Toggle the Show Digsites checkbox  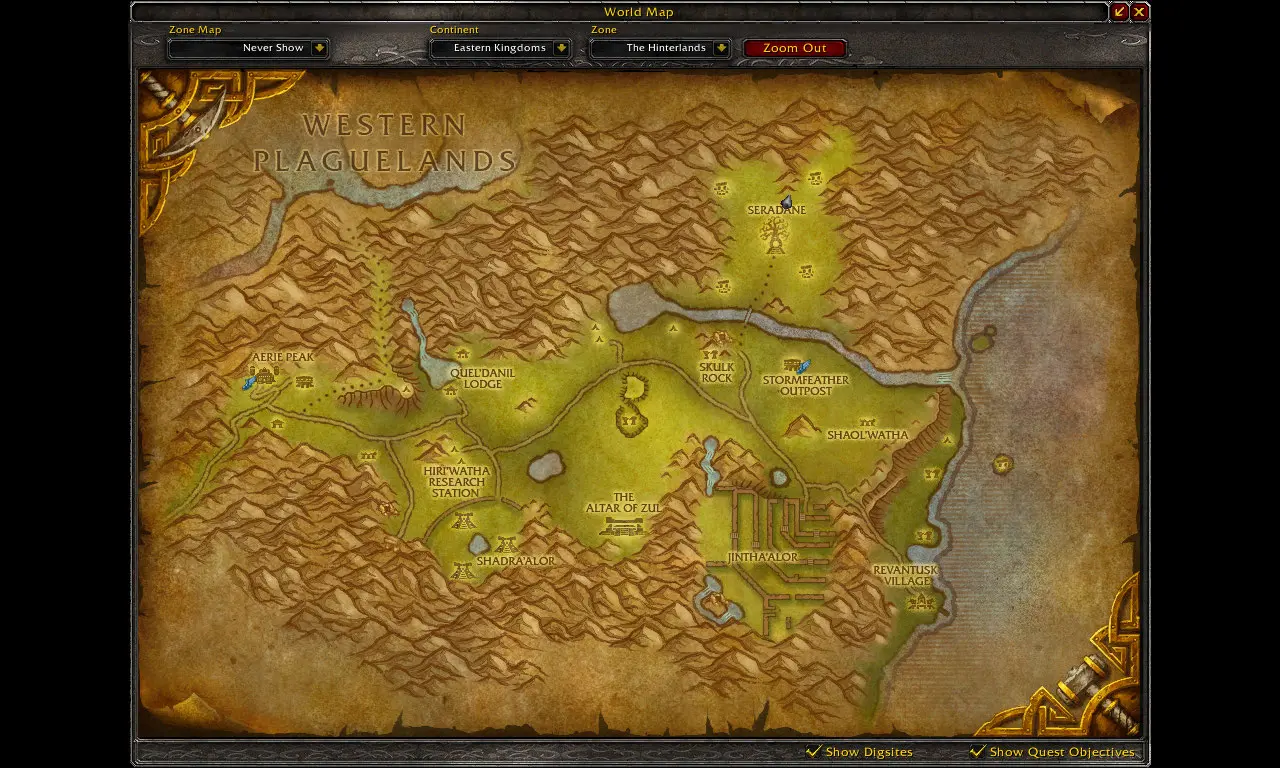click(x=814, y=751)
